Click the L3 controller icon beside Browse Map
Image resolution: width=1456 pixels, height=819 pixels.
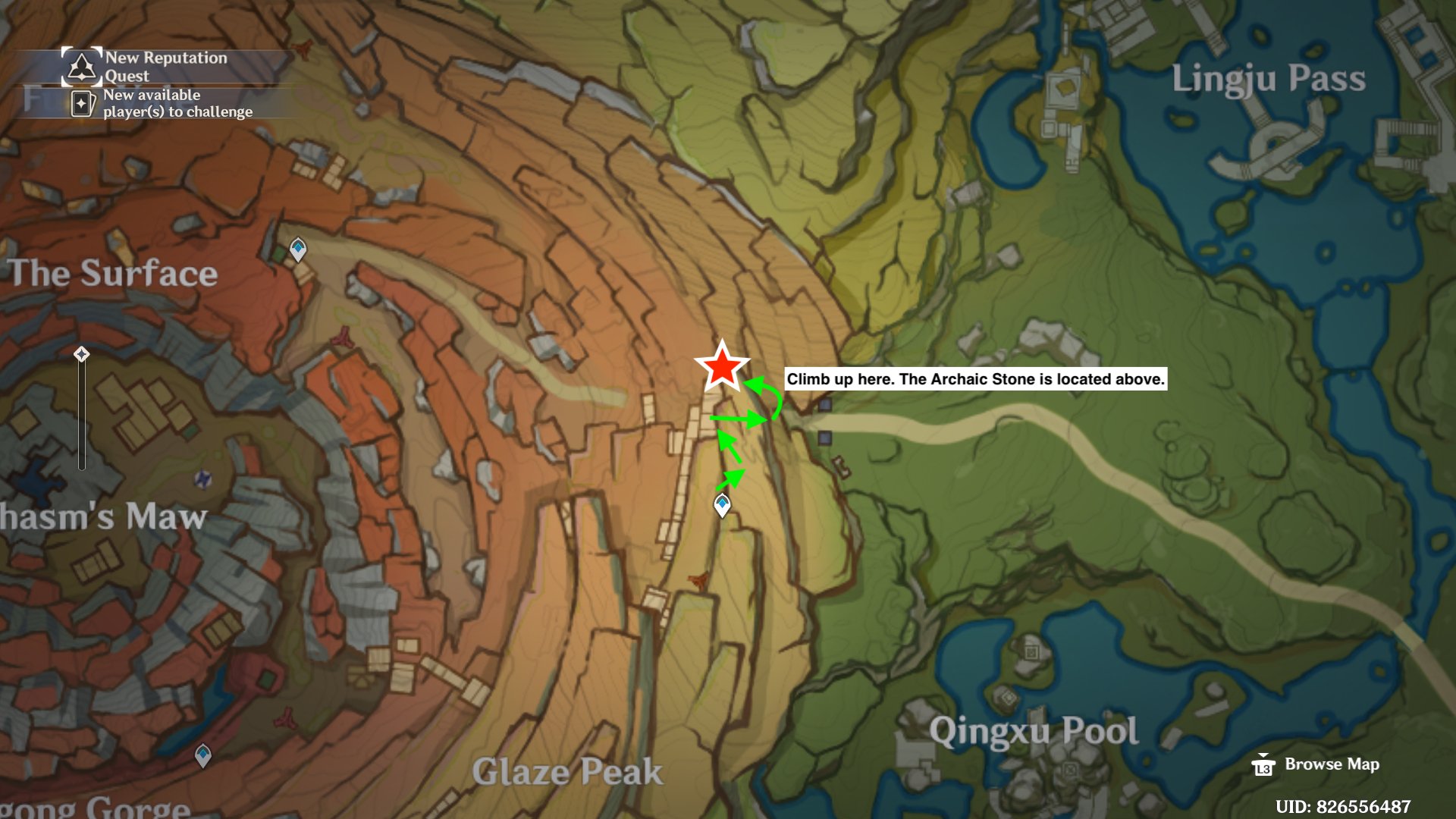coord(1264,766)
